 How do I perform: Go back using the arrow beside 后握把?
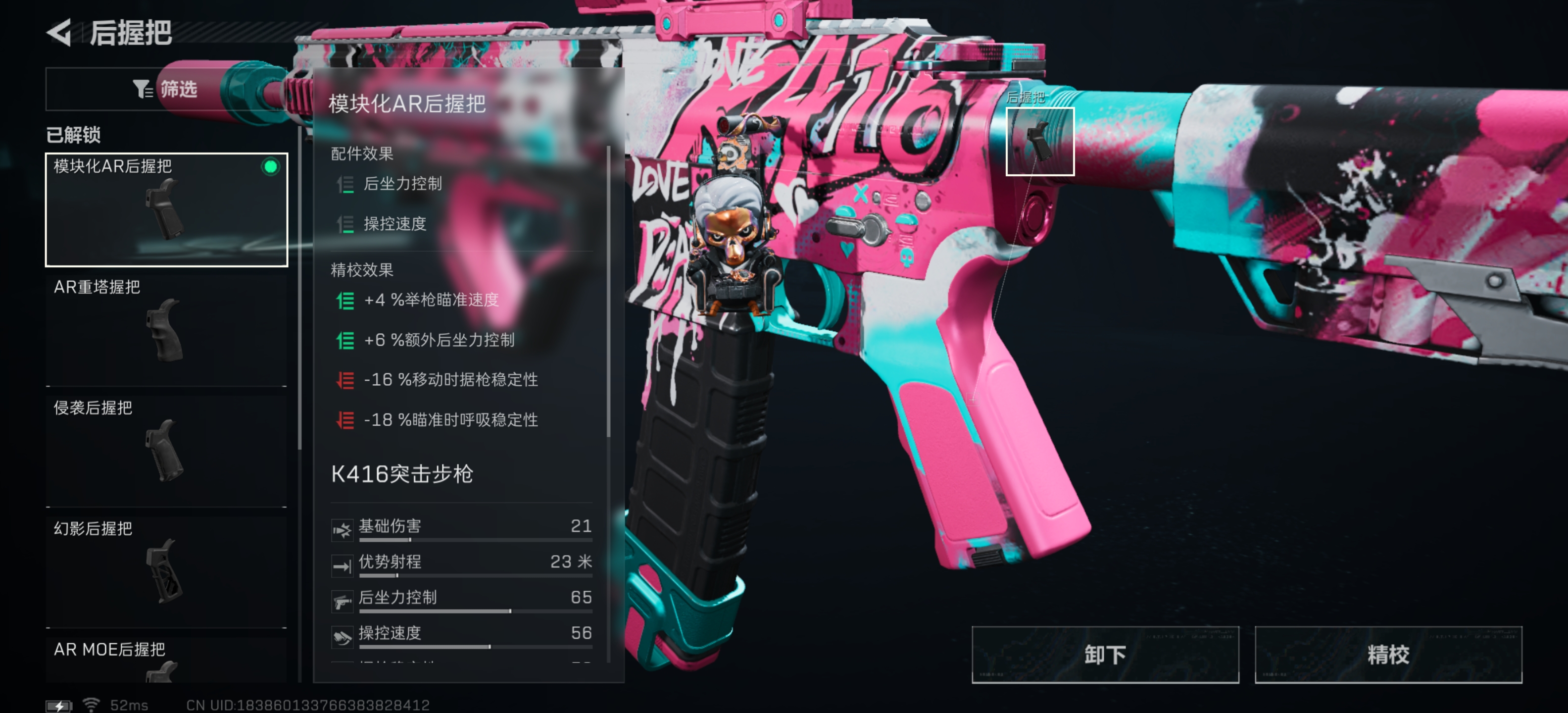[60, 32]
